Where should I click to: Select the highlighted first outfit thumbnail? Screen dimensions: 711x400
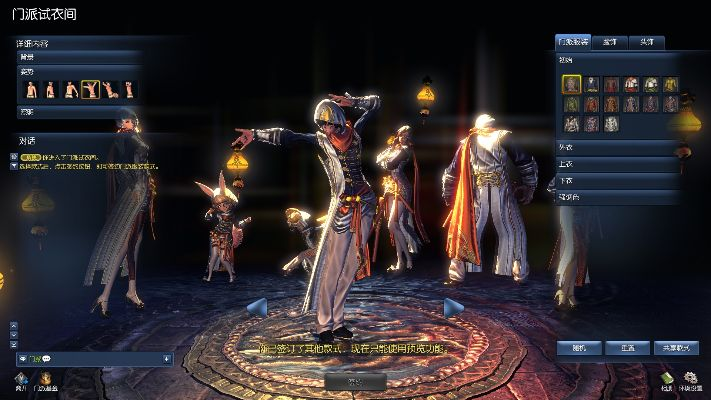click(571, 84)
